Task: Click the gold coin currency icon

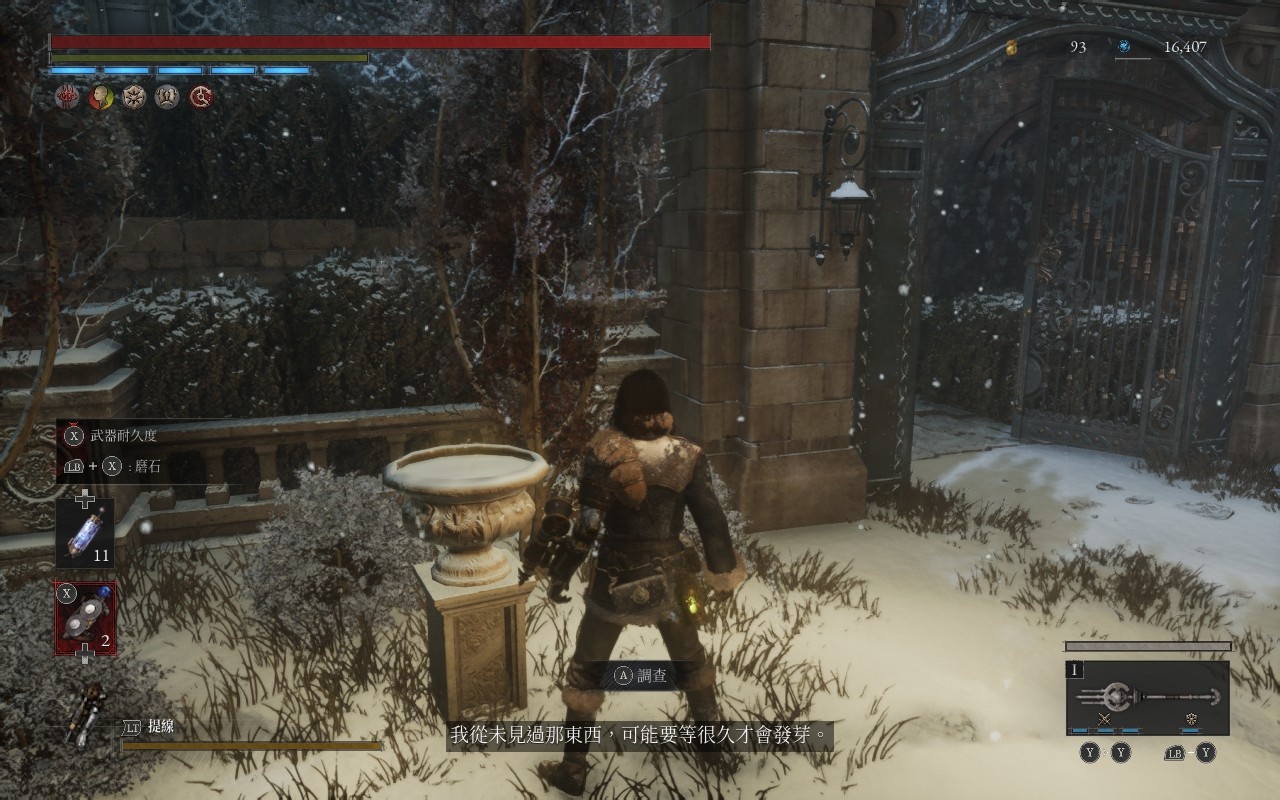Action: pyautogui.click(x=1011, y=46)
